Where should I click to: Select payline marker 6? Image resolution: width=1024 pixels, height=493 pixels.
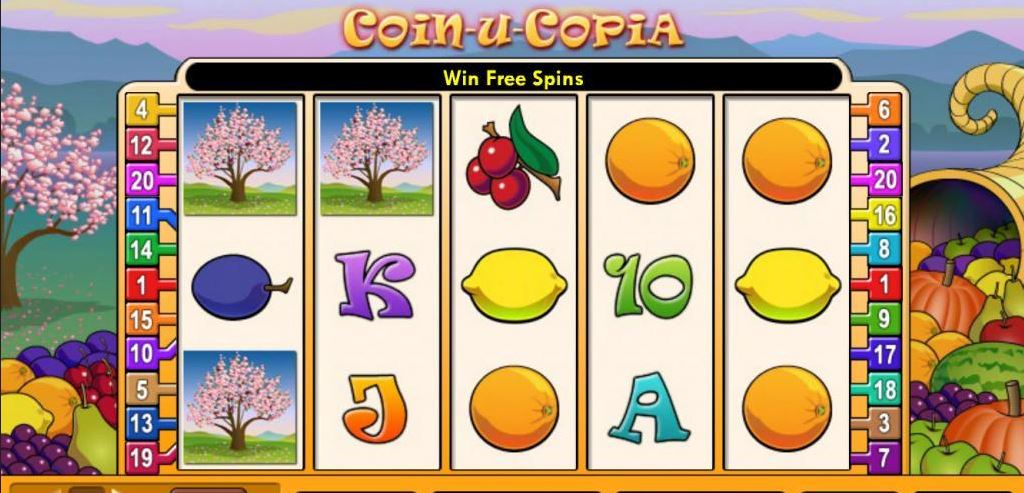click(x=884, y=110)
